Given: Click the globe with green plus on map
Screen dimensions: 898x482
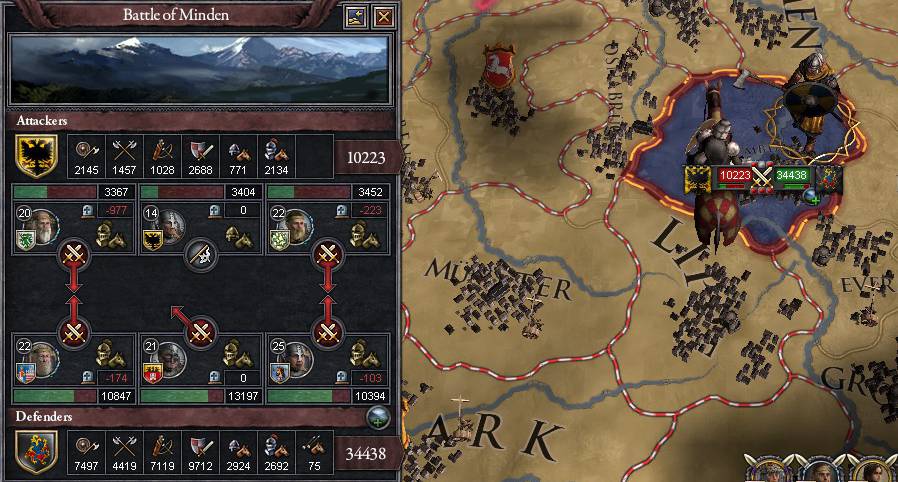Looking at the screenshot, I should coord(828,179).
